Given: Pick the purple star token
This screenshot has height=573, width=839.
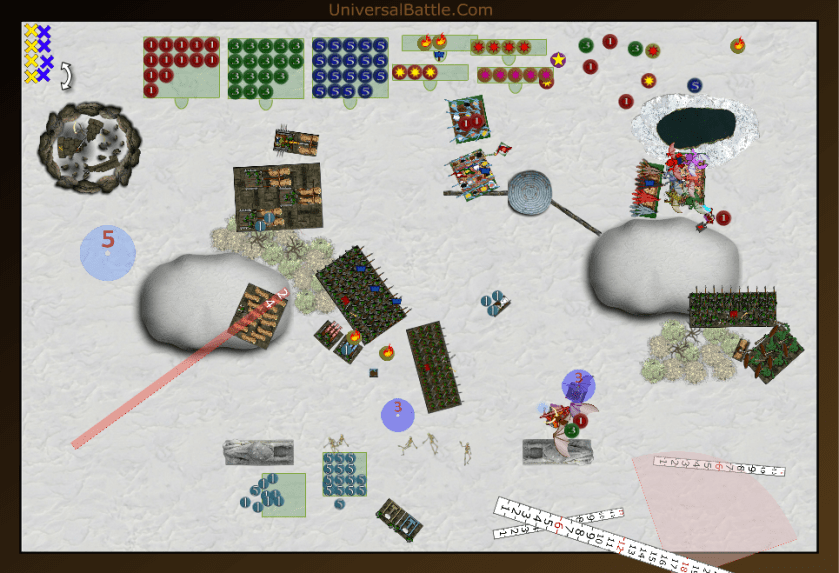Looking at the screenshot, I should pyautogui.click(x=558, y=60).
